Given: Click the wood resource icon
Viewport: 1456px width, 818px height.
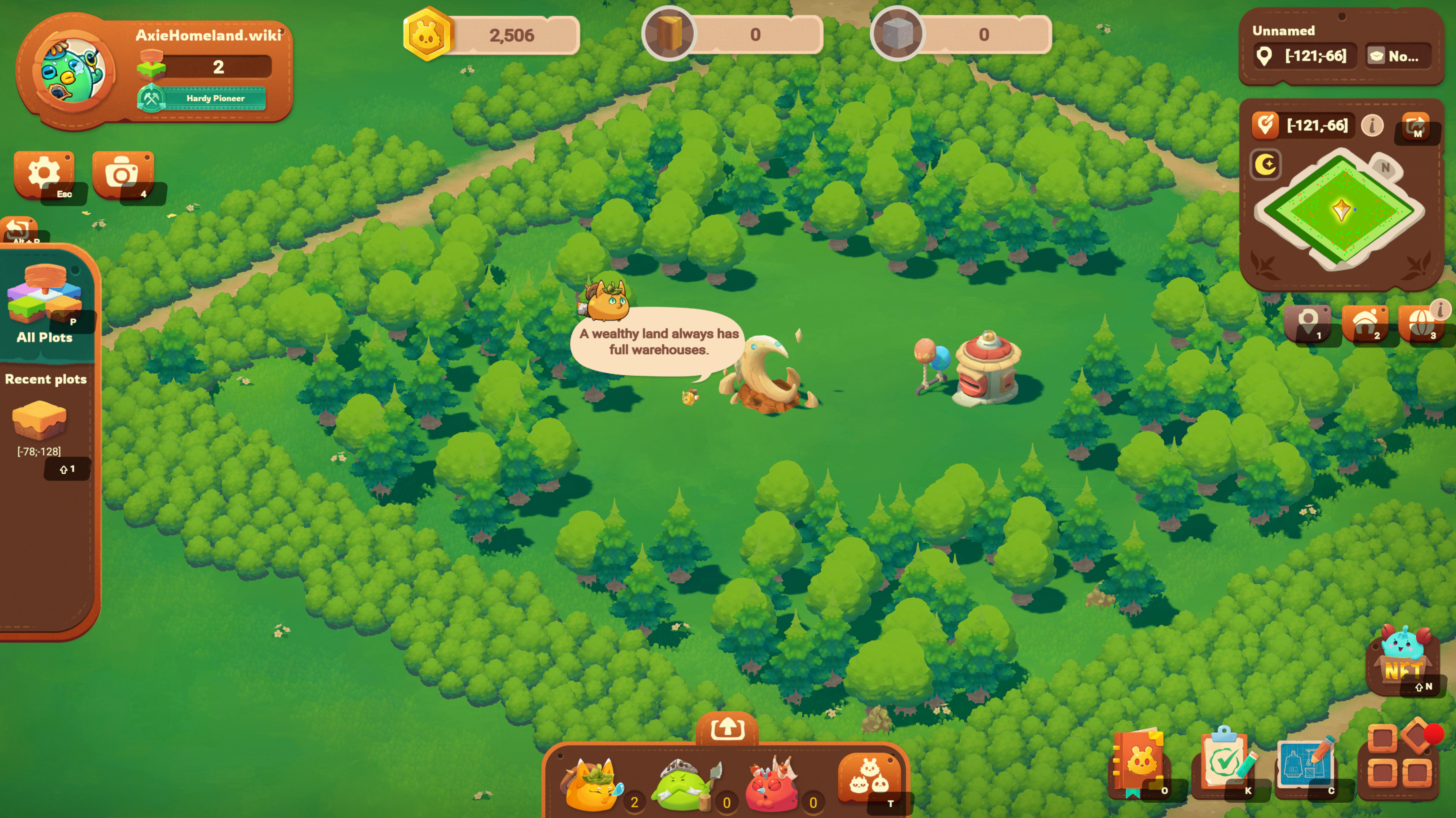Looking at the screenshot, I should (668, 35).
